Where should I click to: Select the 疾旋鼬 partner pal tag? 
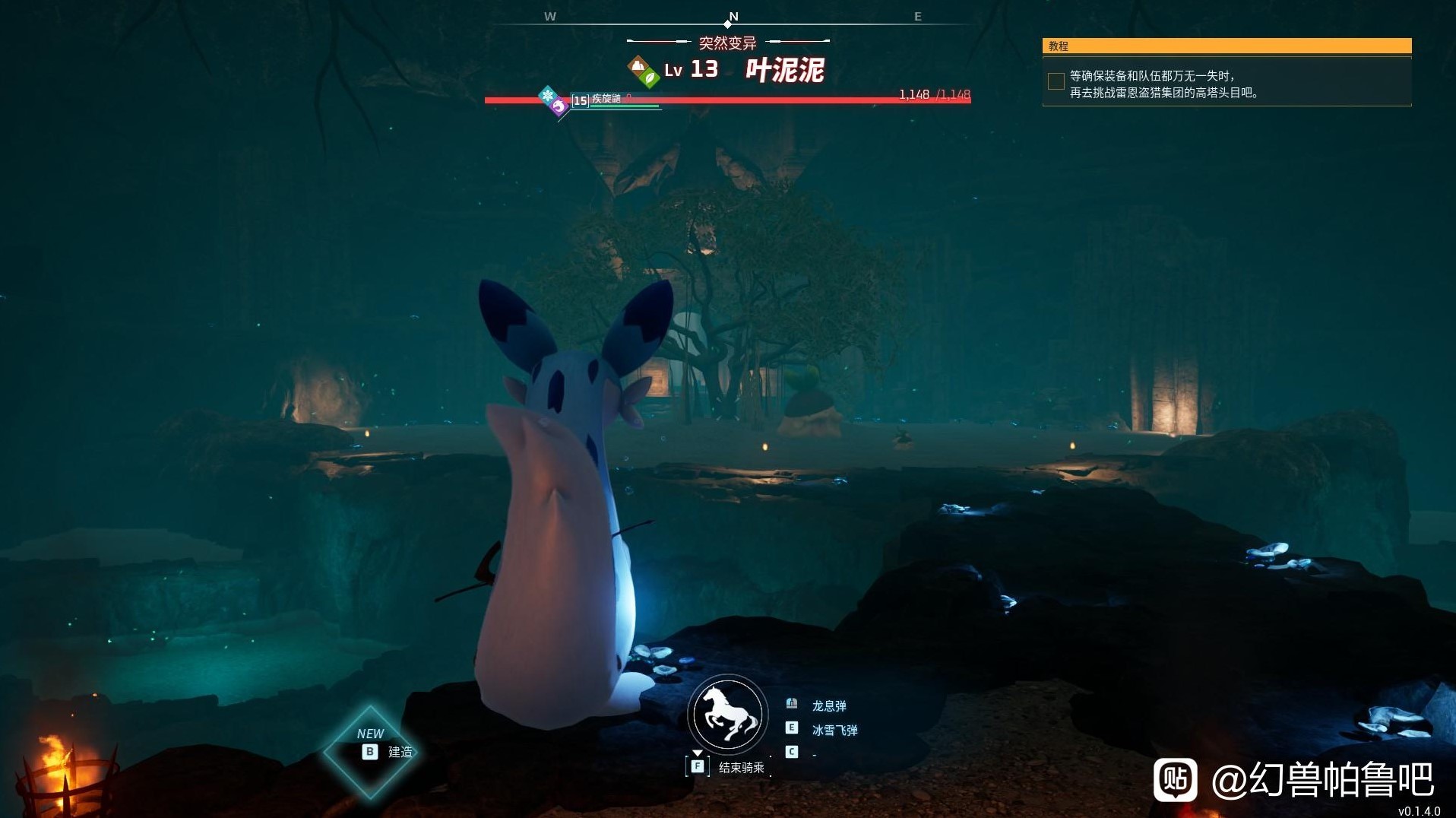click(606, 99)
